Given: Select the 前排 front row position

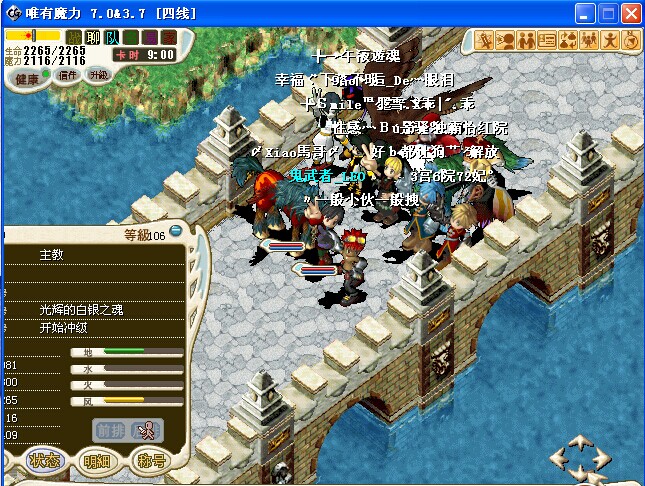Looking at the screenshot, I should [x=110, y=430].
